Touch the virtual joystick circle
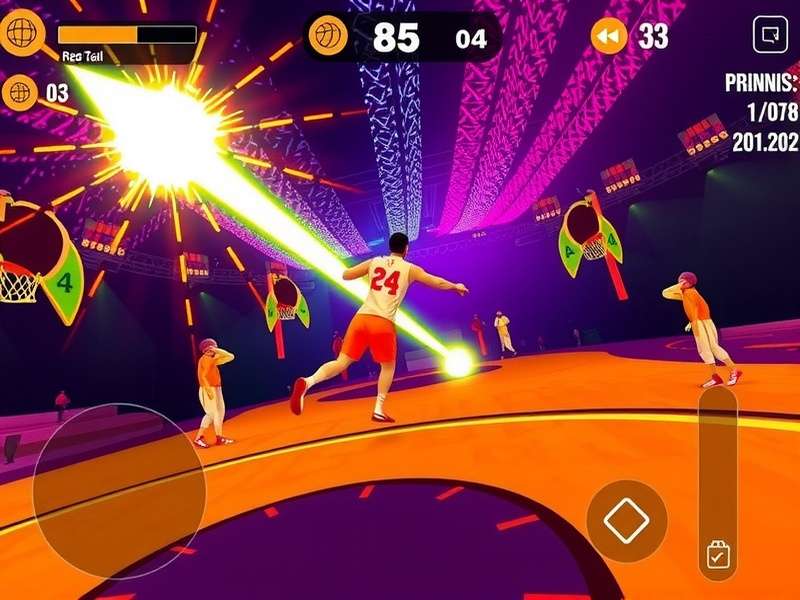800x600 pixels. point(119,491)
